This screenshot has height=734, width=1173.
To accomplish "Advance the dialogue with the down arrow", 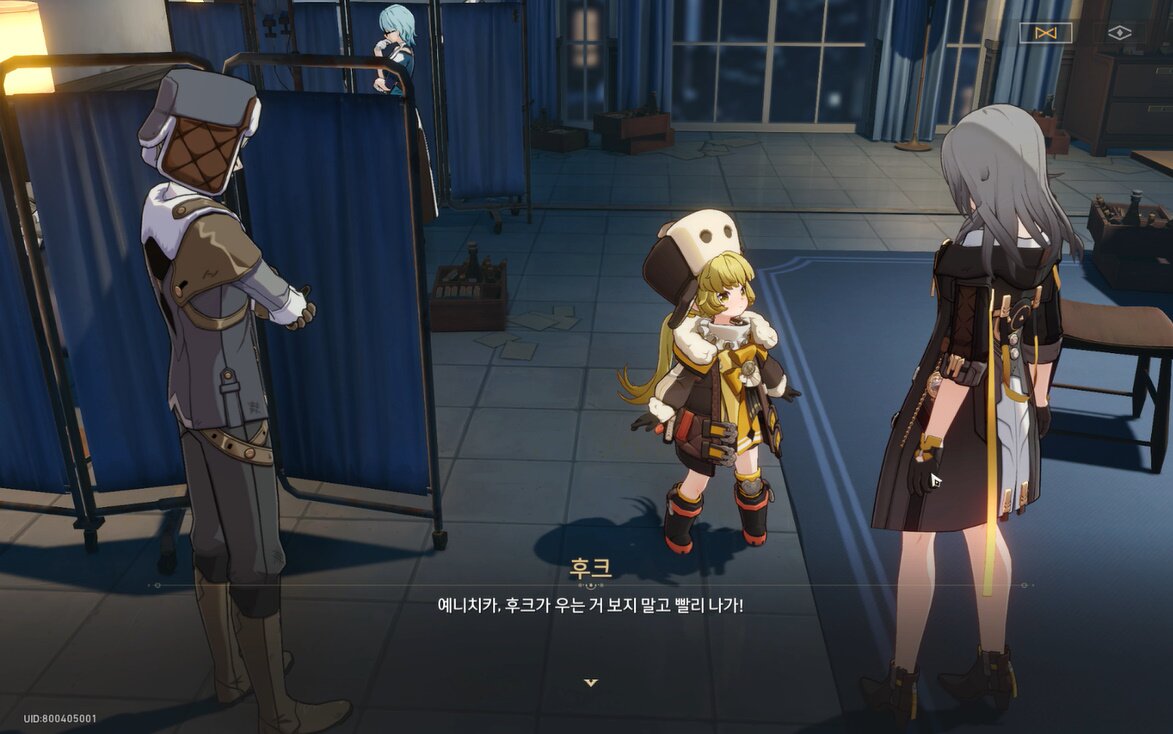I will [x=591, y=682].
